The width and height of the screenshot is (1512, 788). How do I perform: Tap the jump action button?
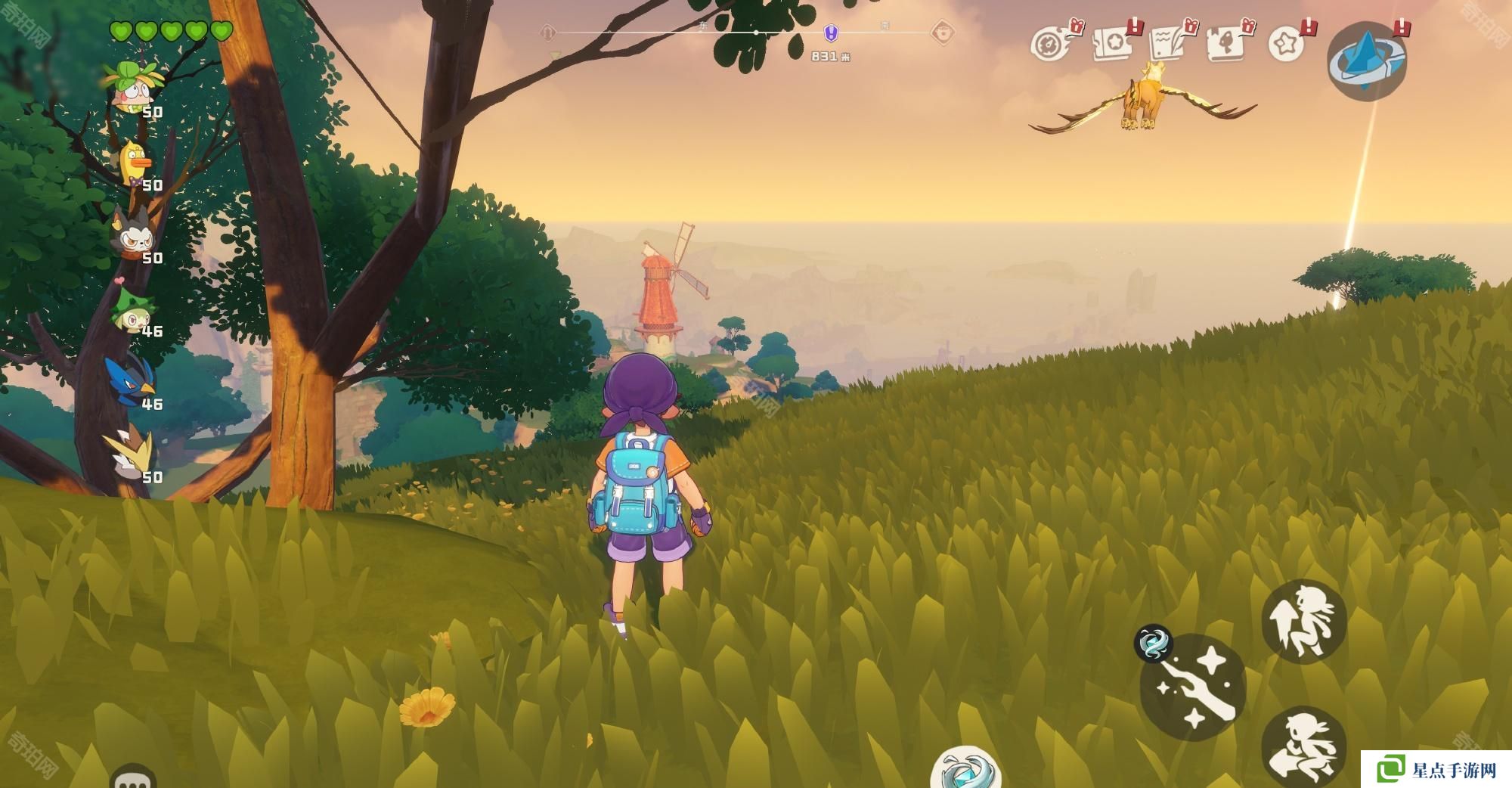[1303, 622]
